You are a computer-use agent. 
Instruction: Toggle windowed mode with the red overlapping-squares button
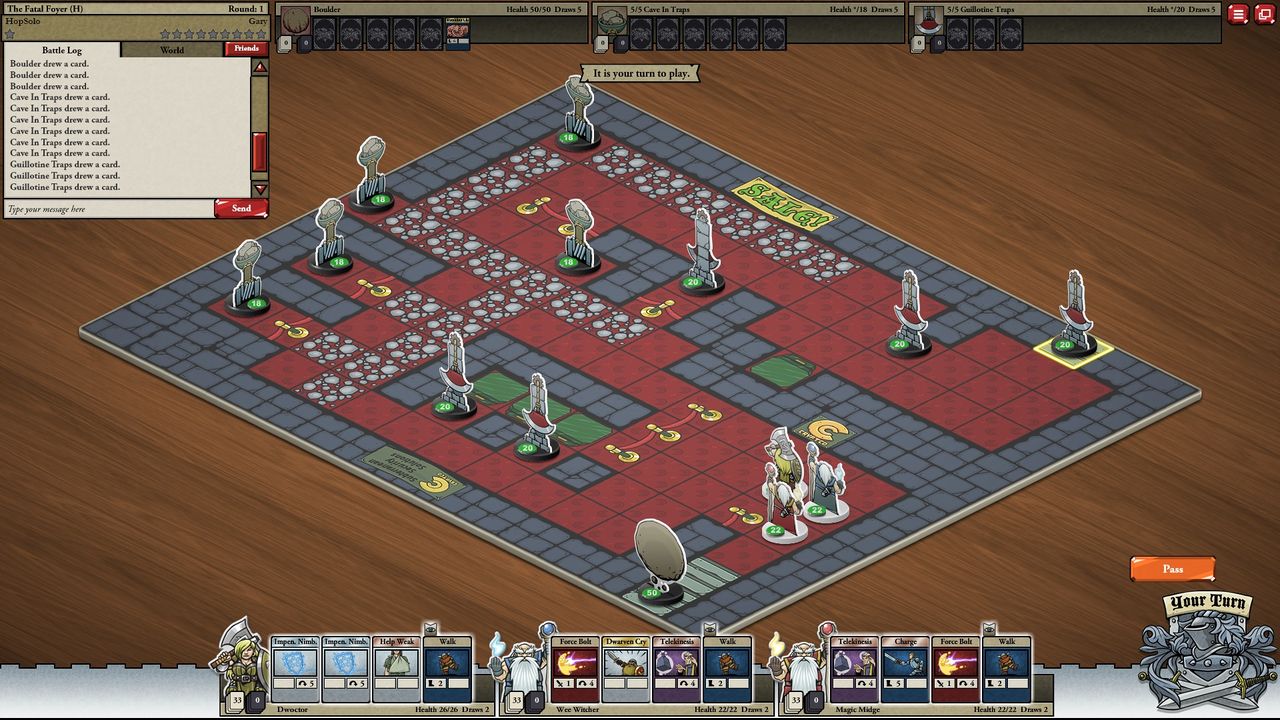click(x=1264, y=14)
